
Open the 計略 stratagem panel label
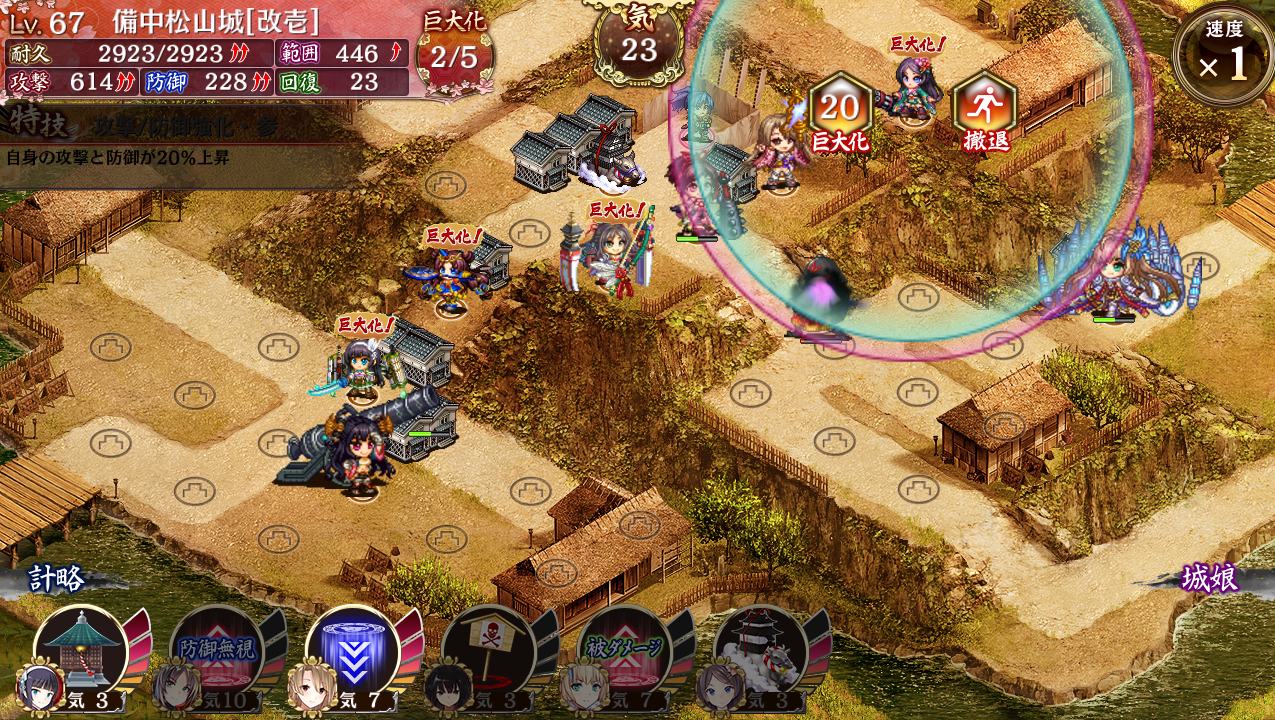click(56, 578)
